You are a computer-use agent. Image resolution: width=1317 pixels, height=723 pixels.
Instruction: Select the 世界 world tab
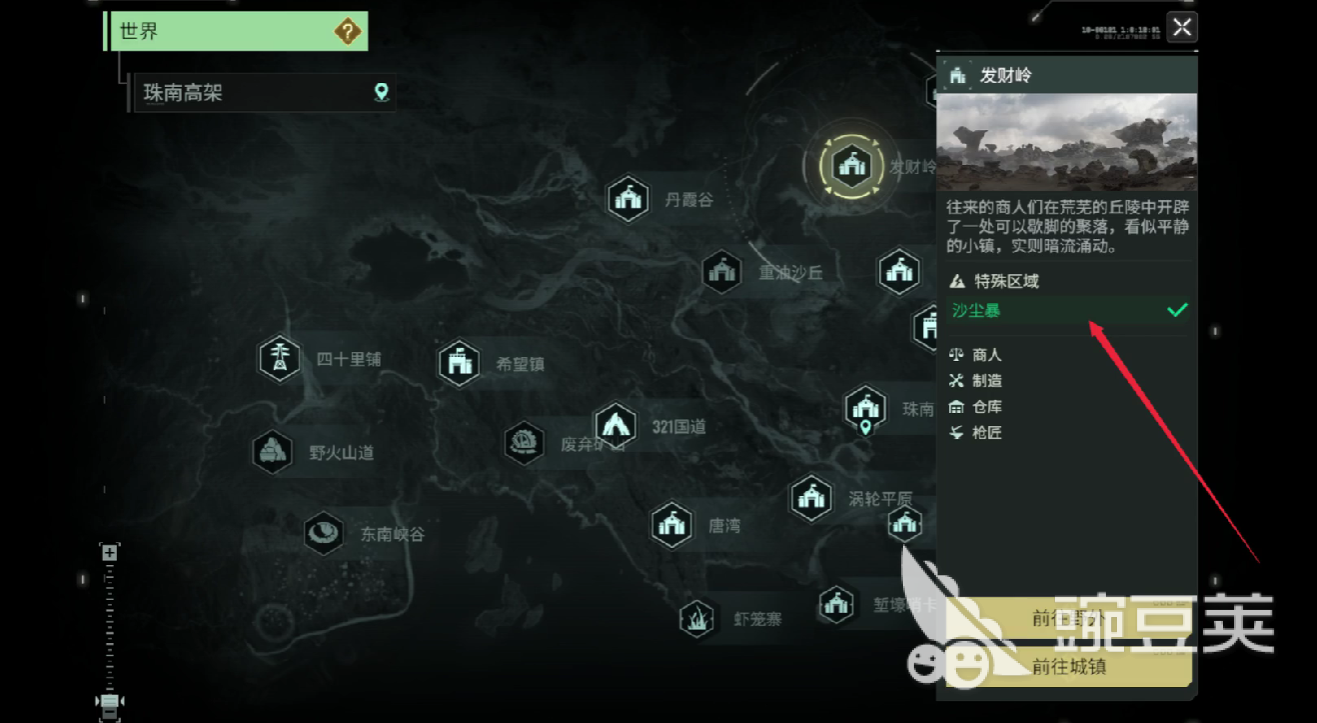coord(236,31)
